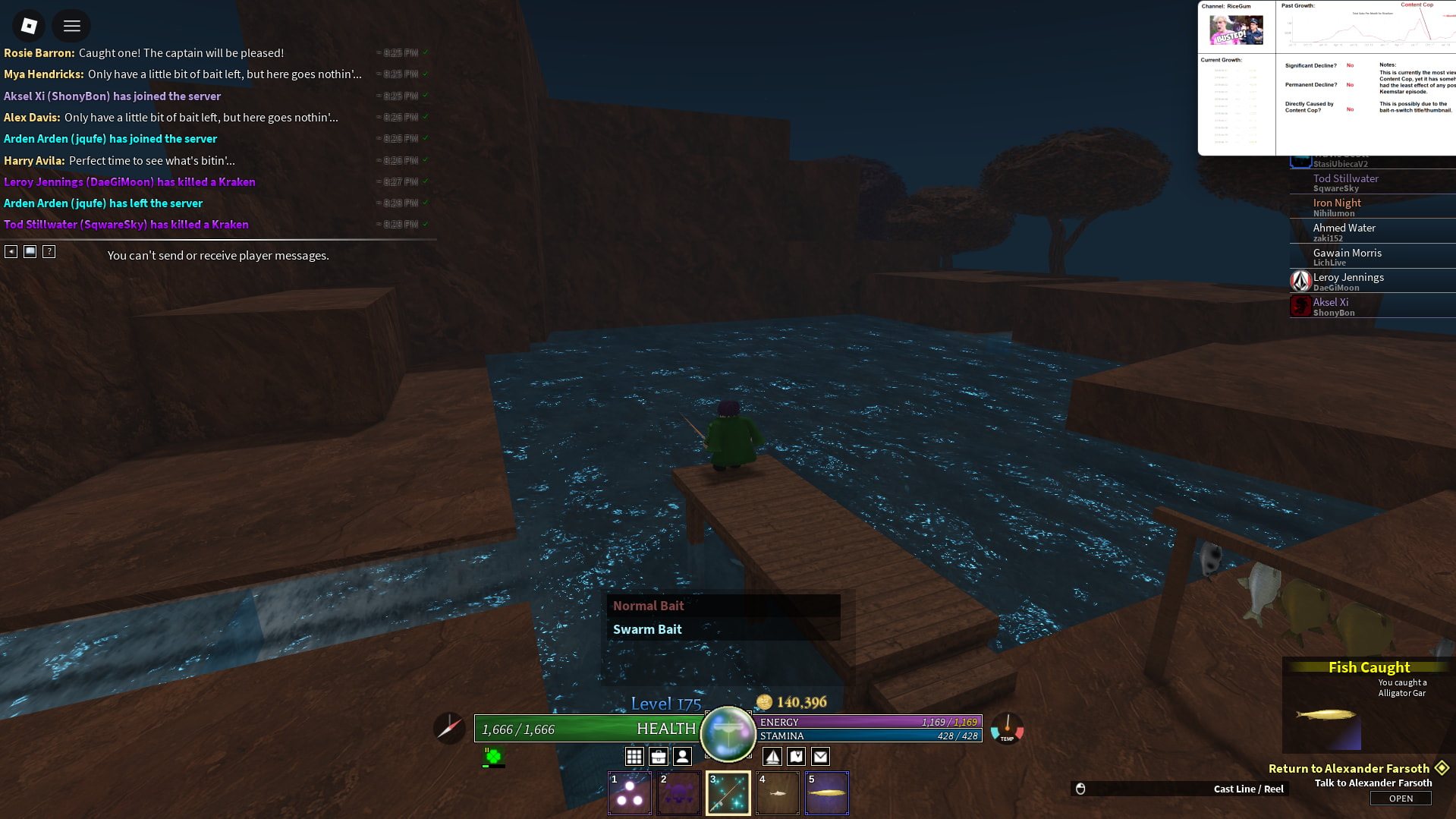Select hotbar slot 1 with three orbs
The width and height of the screenshot is (1456, 819).
click(x=630, y=793)
